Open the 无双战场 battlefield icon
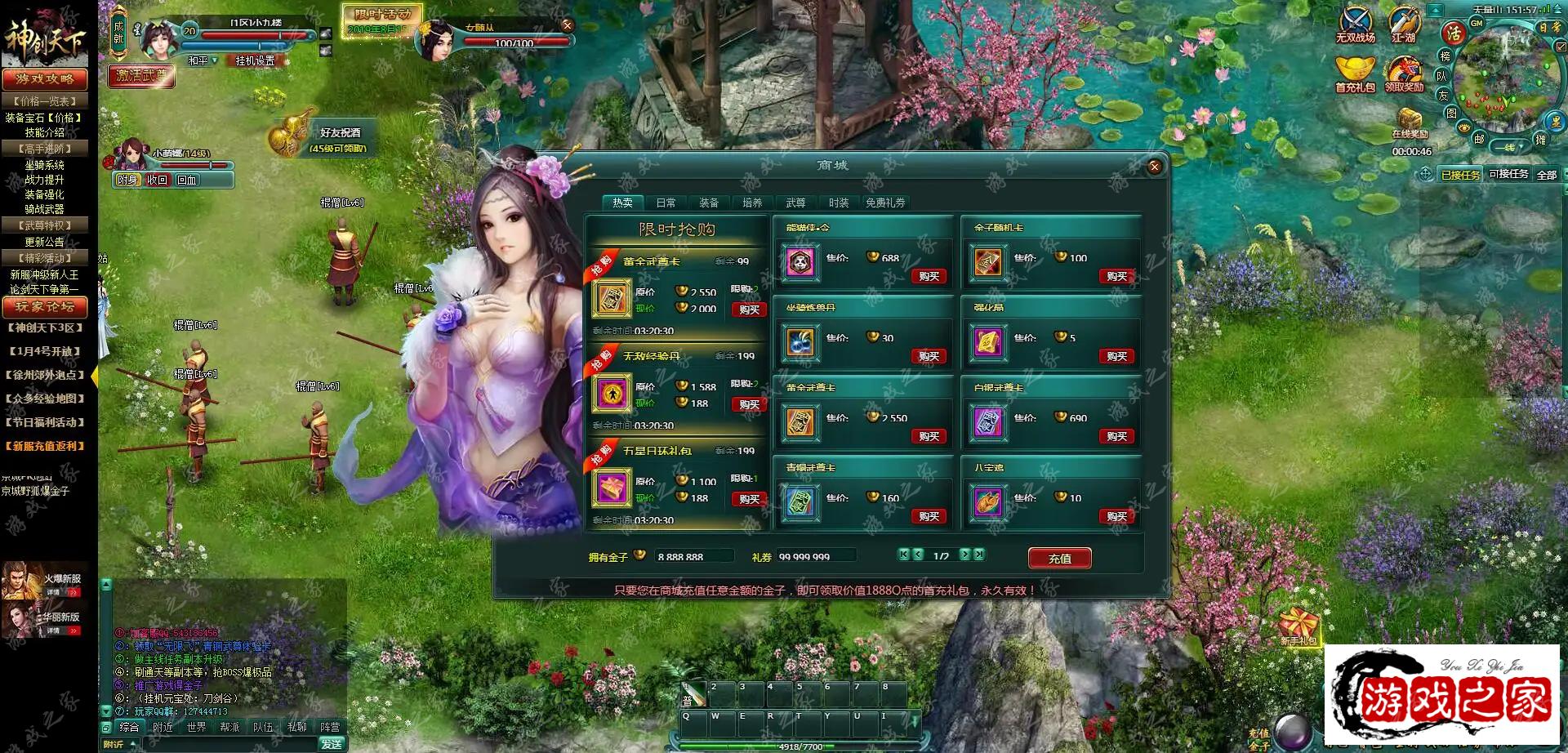 [1356, 25]
